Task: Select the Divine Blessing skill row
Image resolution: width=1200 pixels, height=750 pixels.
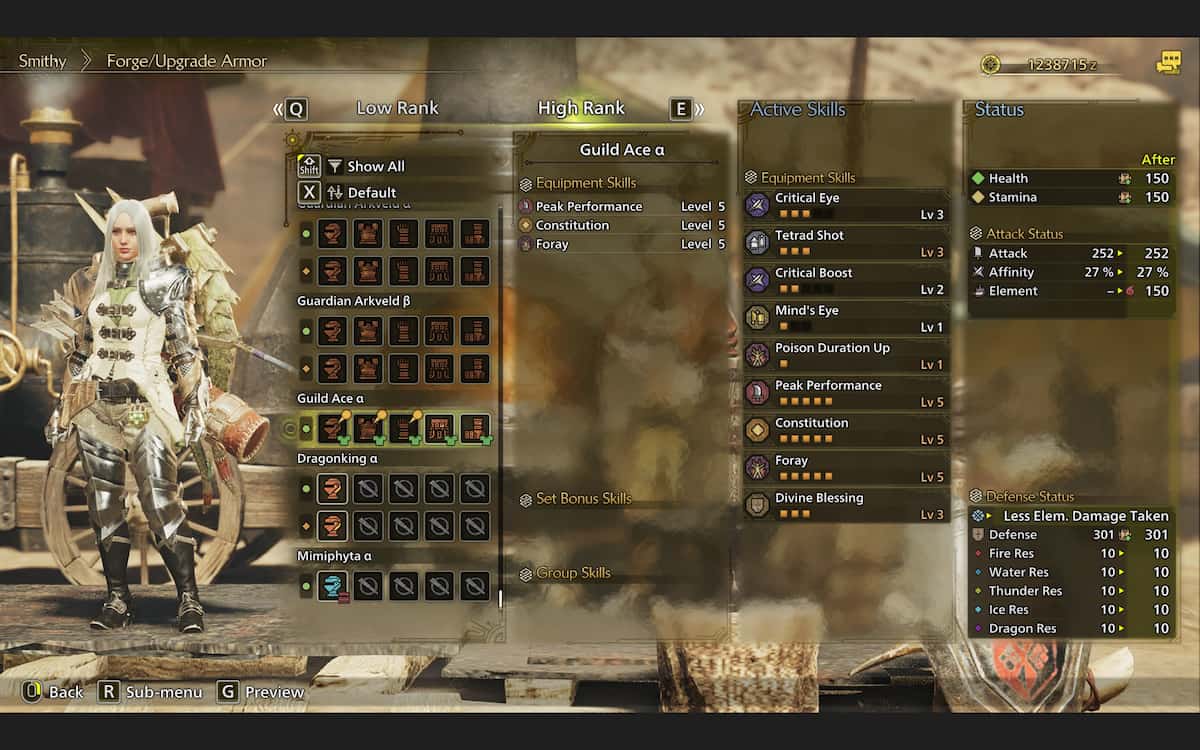Action: pyautogui.click(x=846, y=506)
